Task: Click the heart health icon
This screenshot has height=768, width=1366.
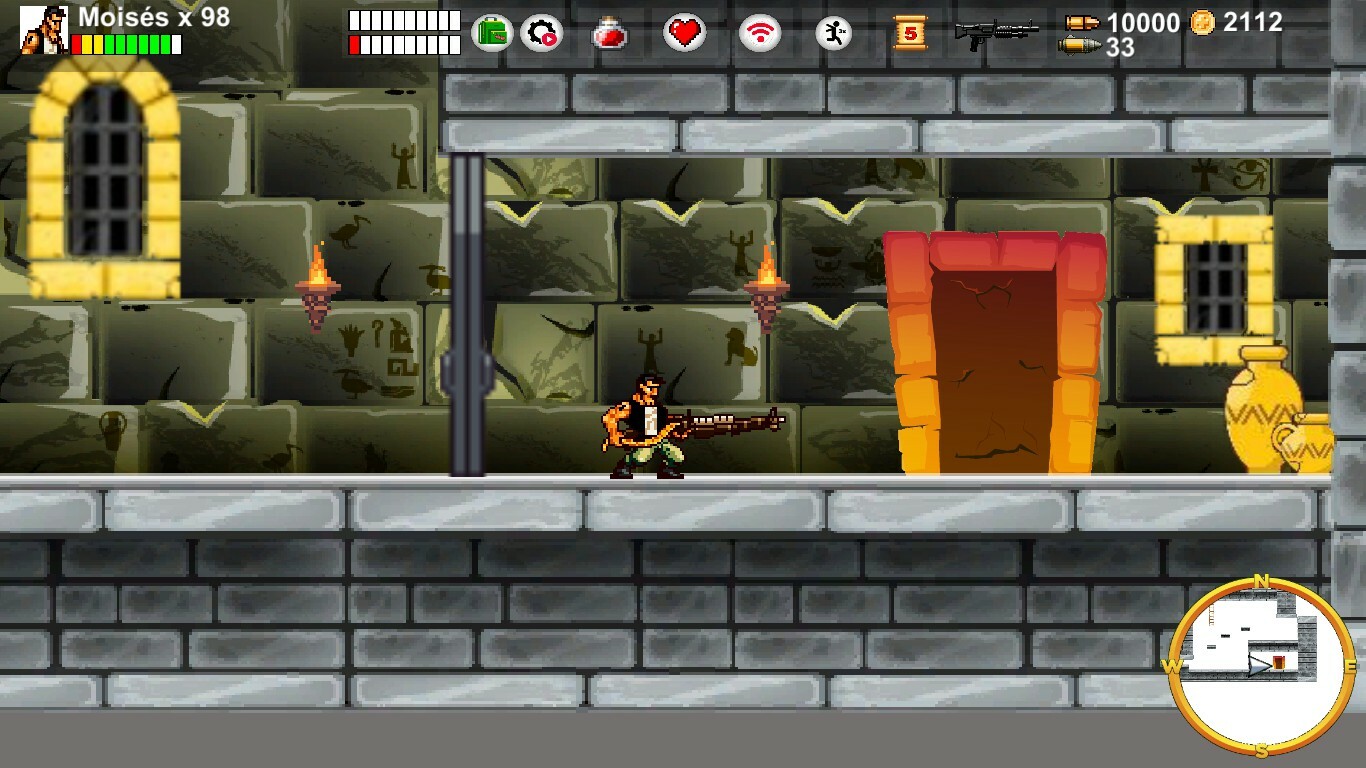Action: tap(685, 32)
